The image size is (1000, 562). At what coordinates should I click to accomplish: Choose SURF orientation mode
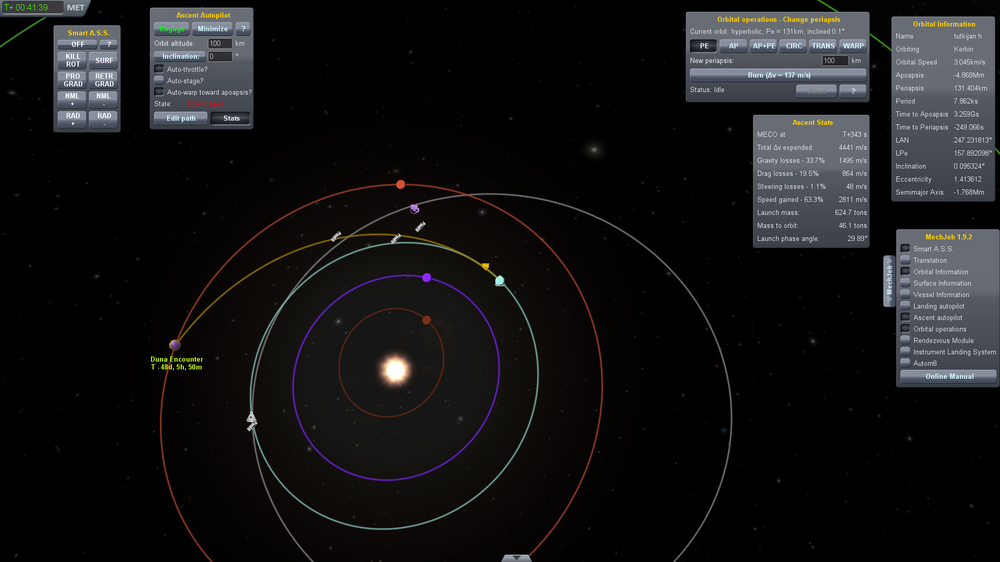point(104,60)
